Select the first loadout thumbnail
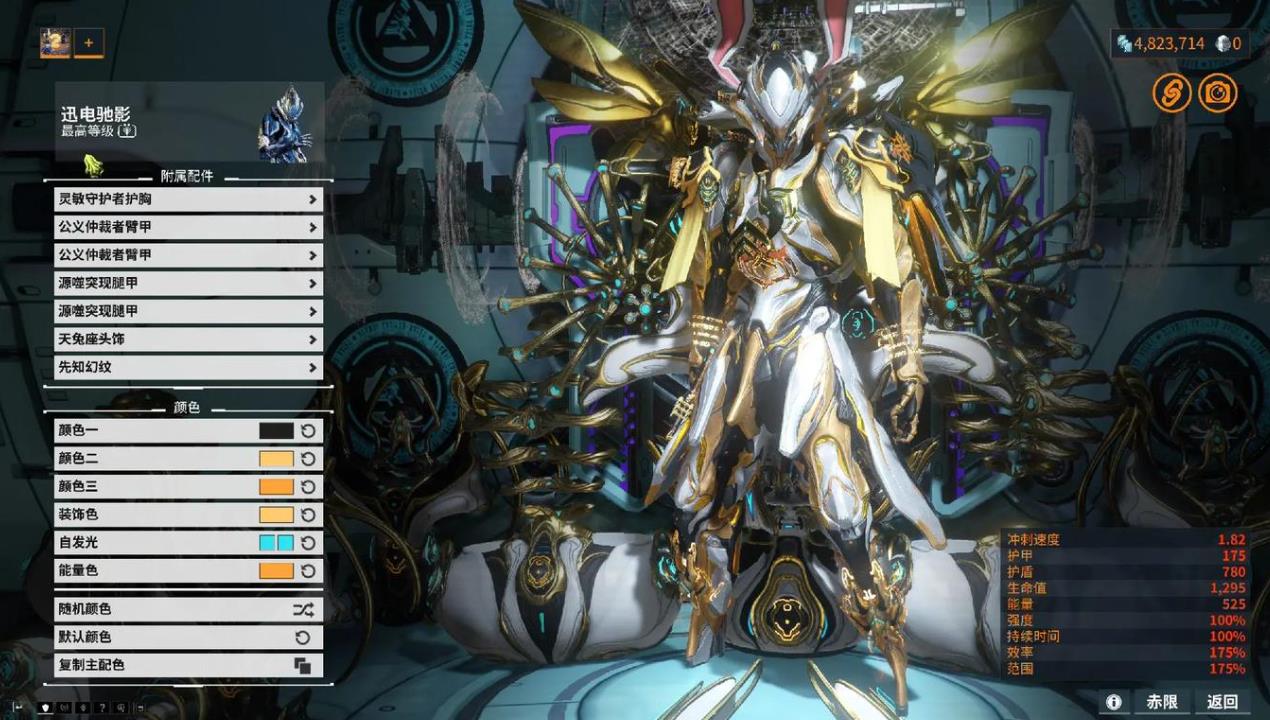The image size is (1270, 720). point(55,43)
